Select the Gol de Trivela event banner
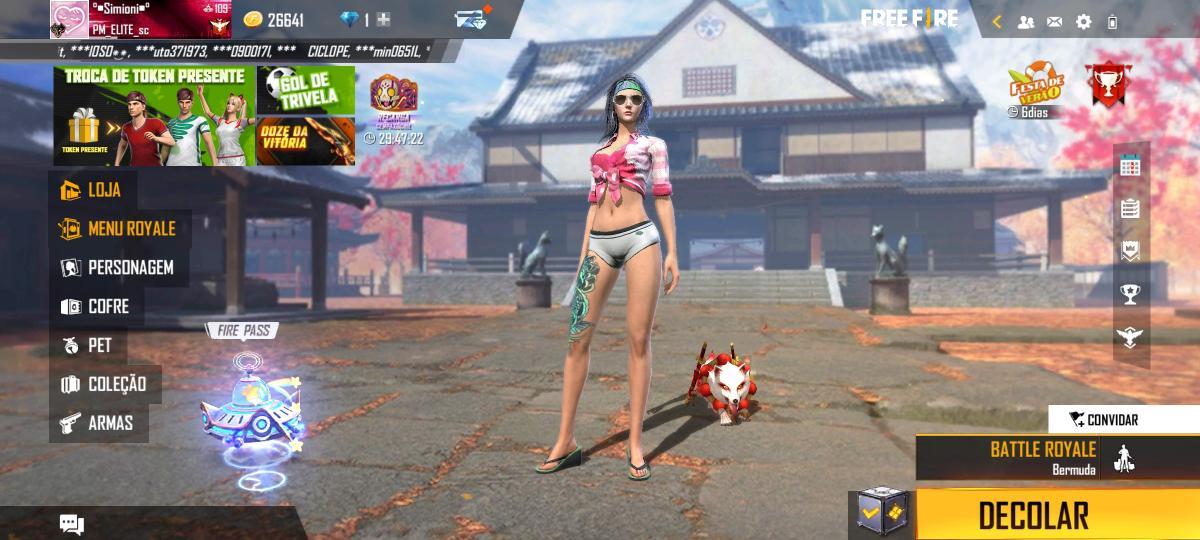Image resolution: width=1200 pixels, height=540 pixels. coord(306,90)
